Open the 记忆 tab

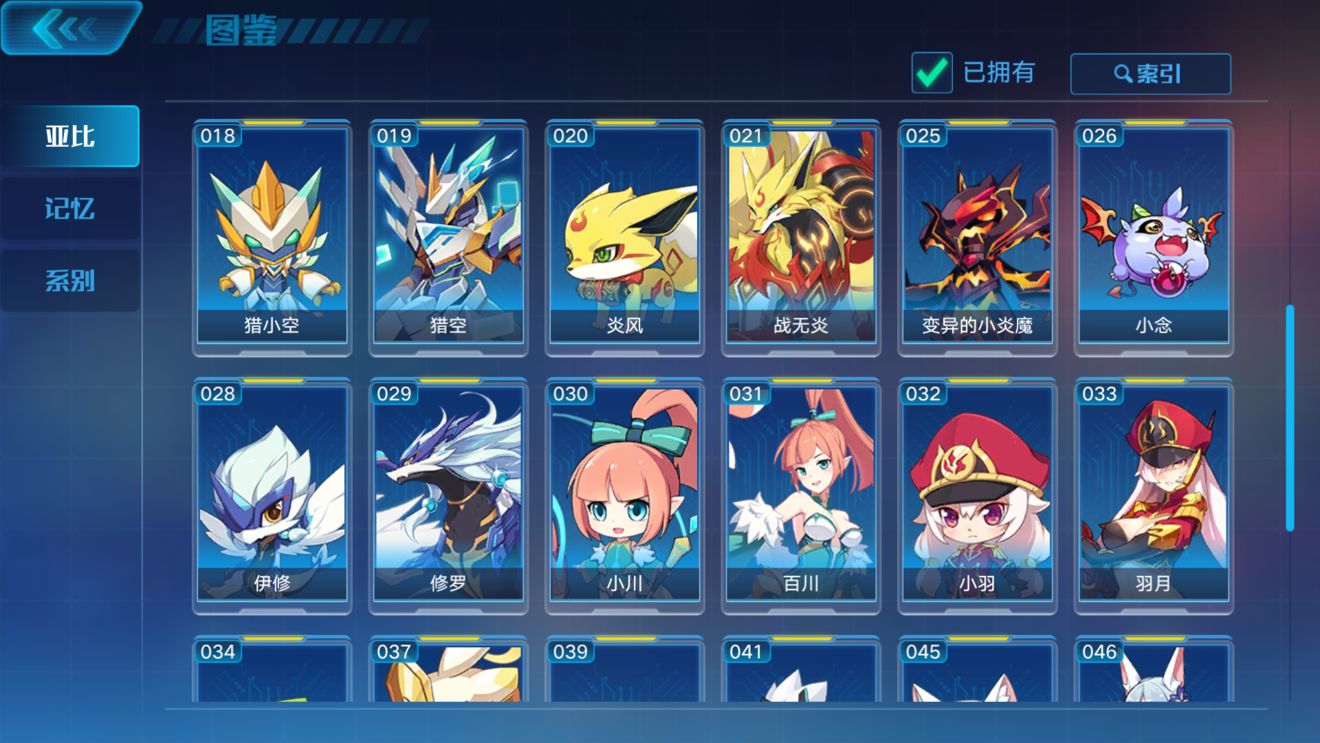pos(70,208)
